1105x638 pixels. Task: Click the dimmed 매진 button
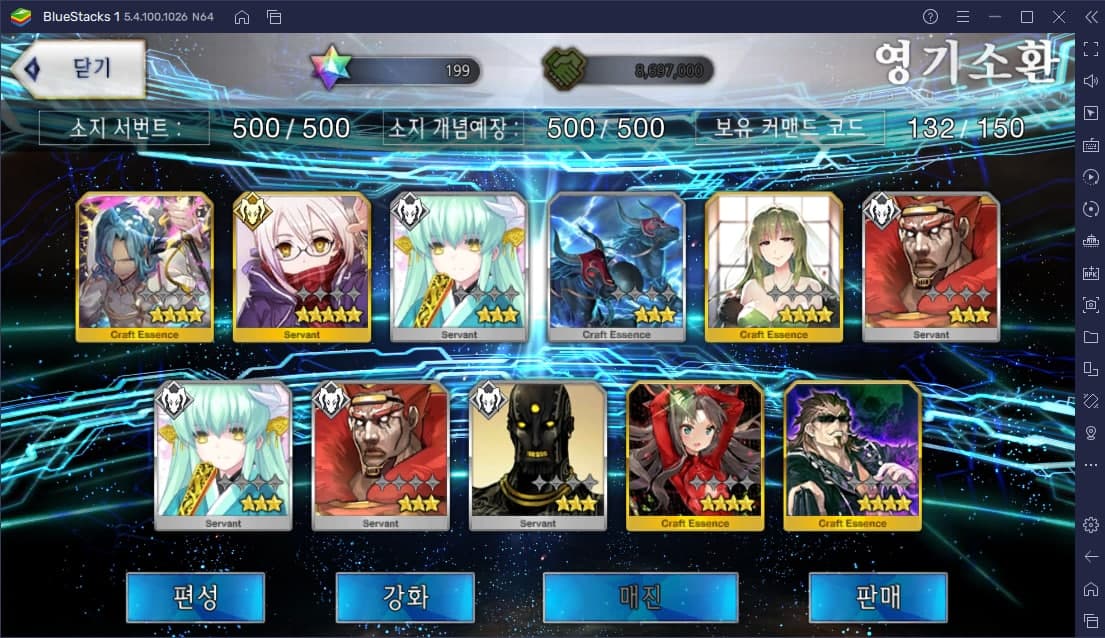(x=640, y=597)
